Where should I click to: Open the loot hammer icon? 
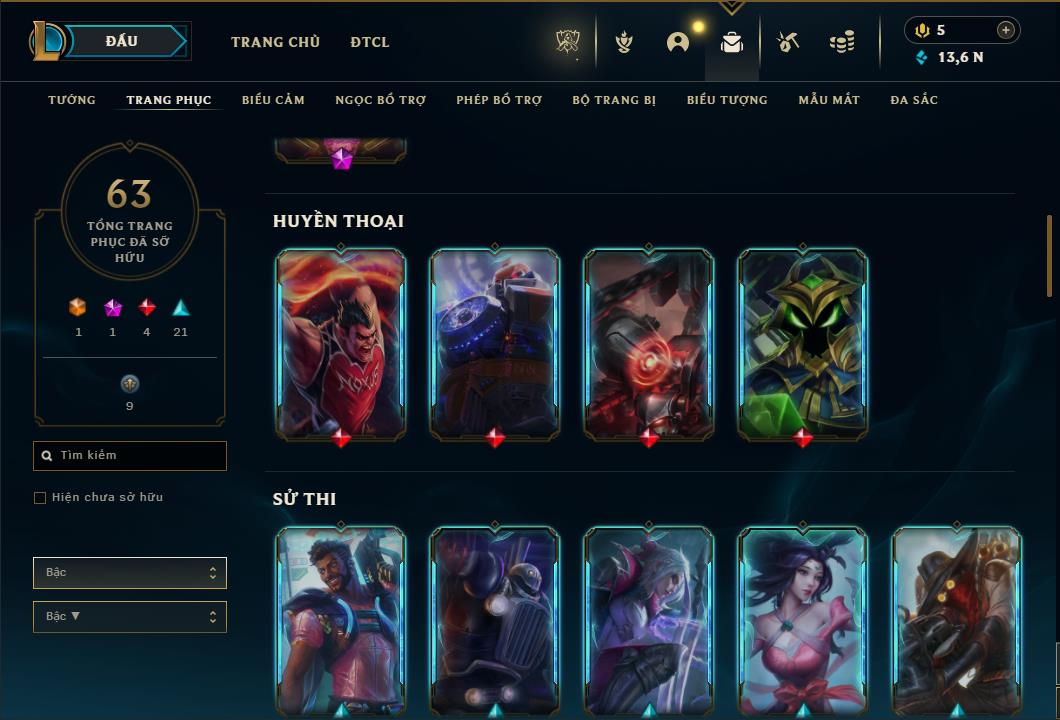[x=788, y=42]
